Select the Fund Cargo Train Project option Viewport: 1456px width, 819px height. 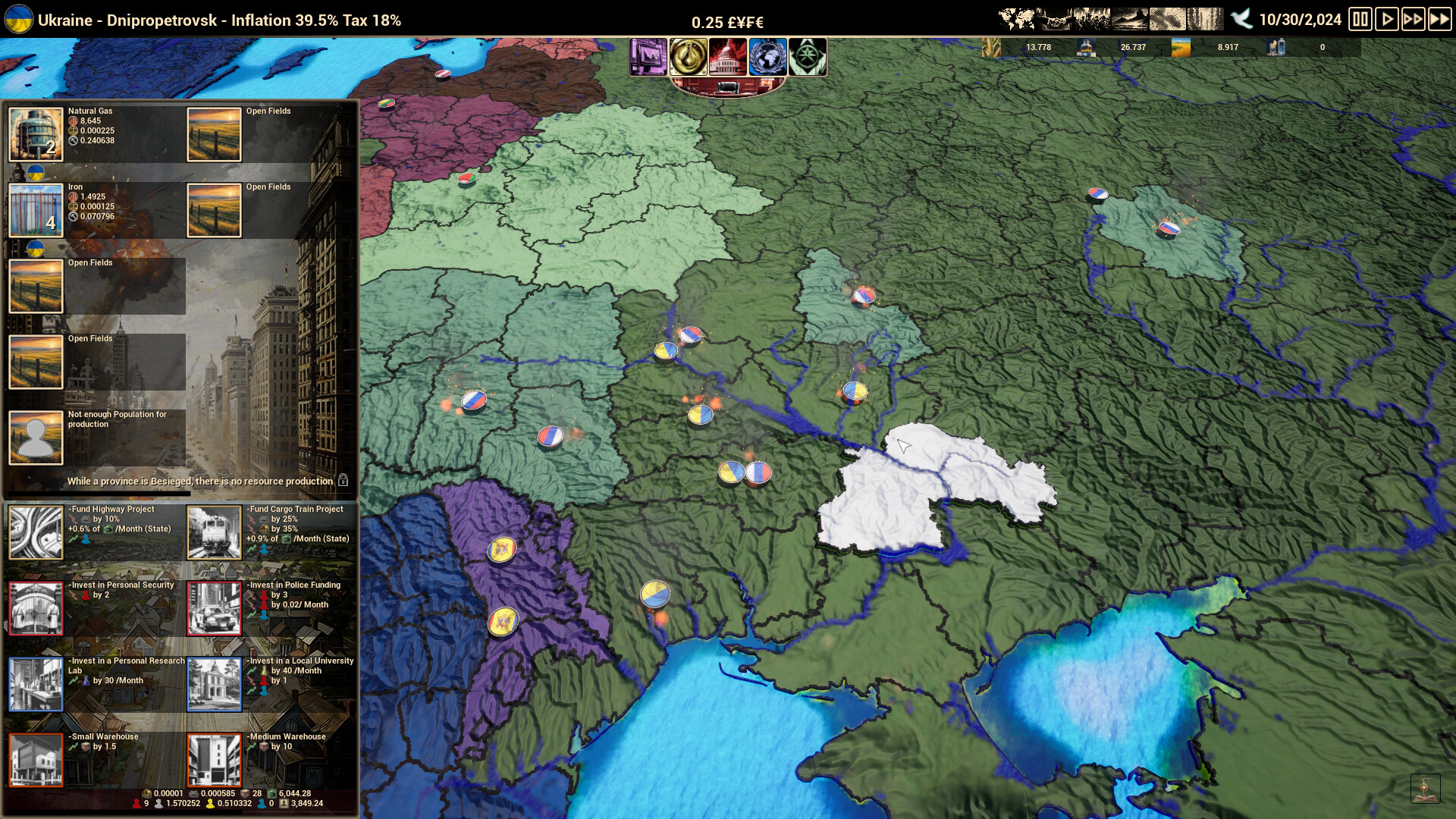pos(214,531)
